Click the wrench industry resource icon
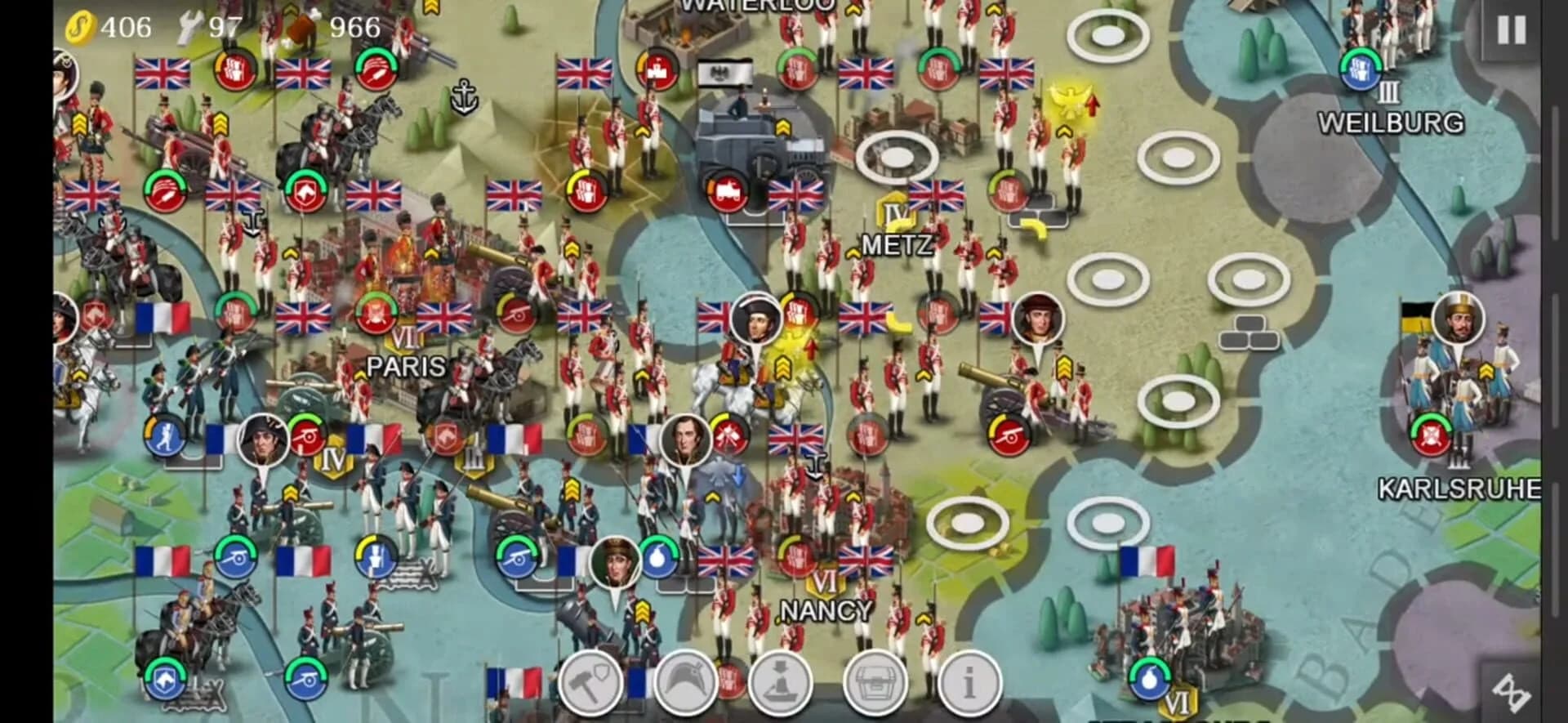1568x723 pixels. point(190,25)
